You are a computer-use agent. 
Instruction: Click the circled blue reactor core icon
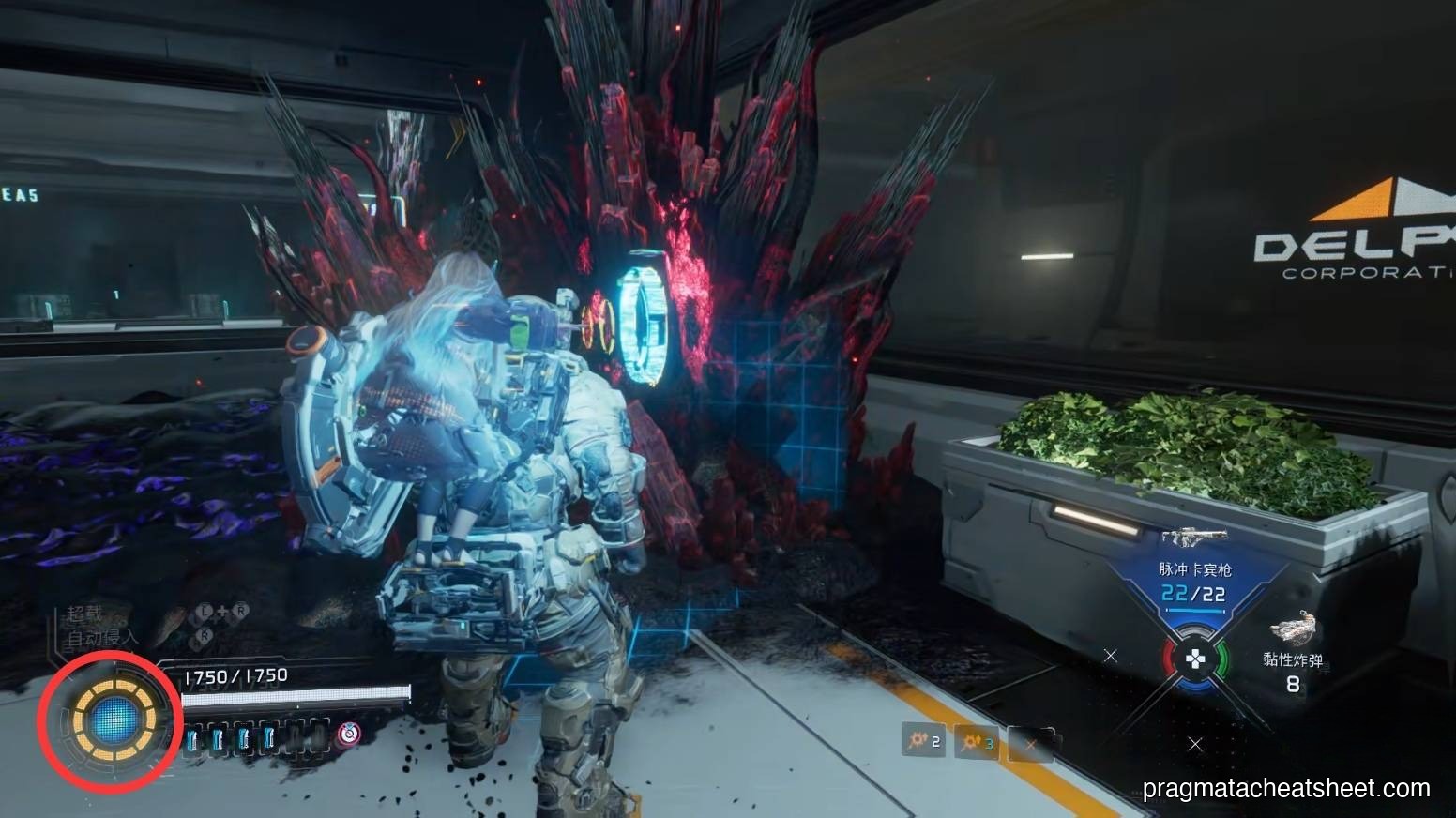coord(117,720)
